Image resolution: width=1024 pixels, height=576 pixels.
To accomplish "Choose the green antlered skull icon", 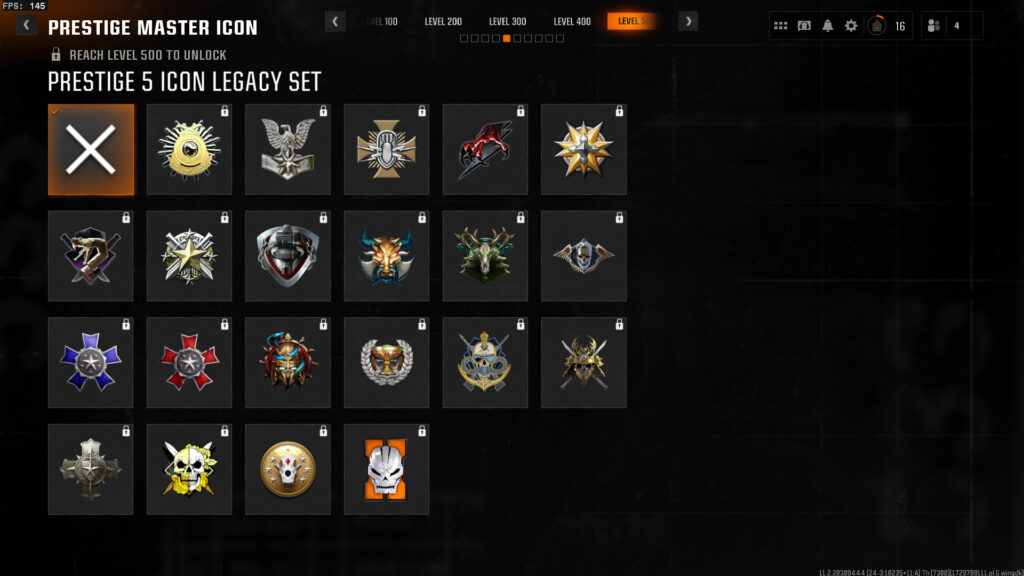I will pos(485,256).
